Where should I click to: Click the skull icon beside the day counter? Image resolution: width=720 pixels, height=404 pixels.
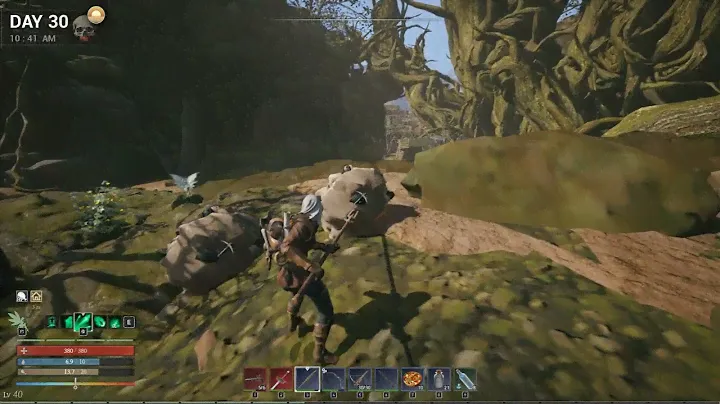point(84,29)
